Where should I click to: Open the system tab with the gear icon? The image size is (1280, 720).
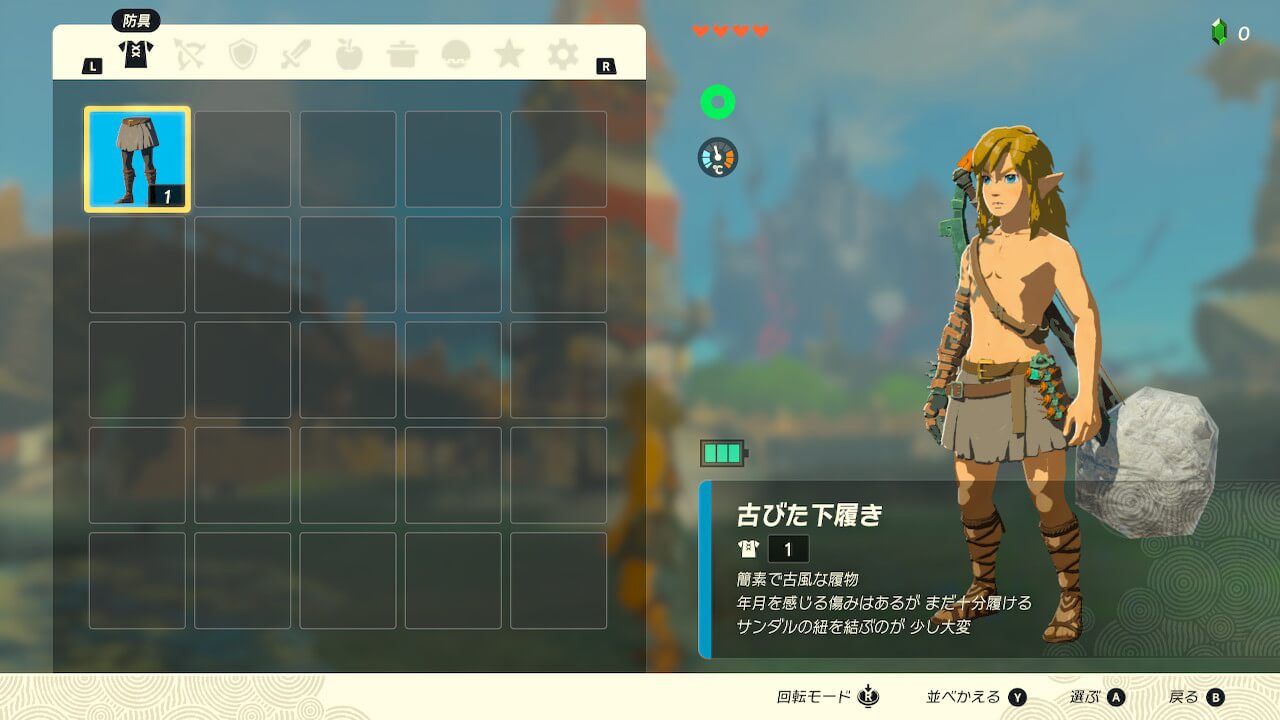click(x=562, y=54)
